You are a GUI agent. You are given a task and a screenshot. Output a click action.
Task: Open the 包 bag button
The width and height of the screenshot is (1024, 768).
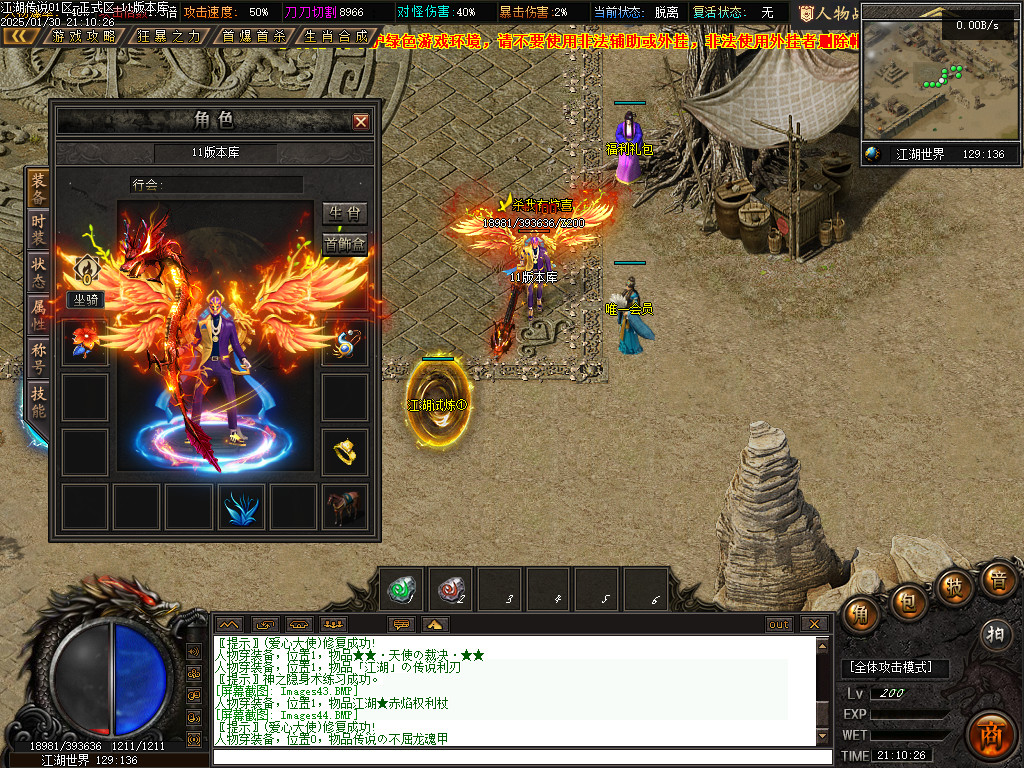(908, 602)
